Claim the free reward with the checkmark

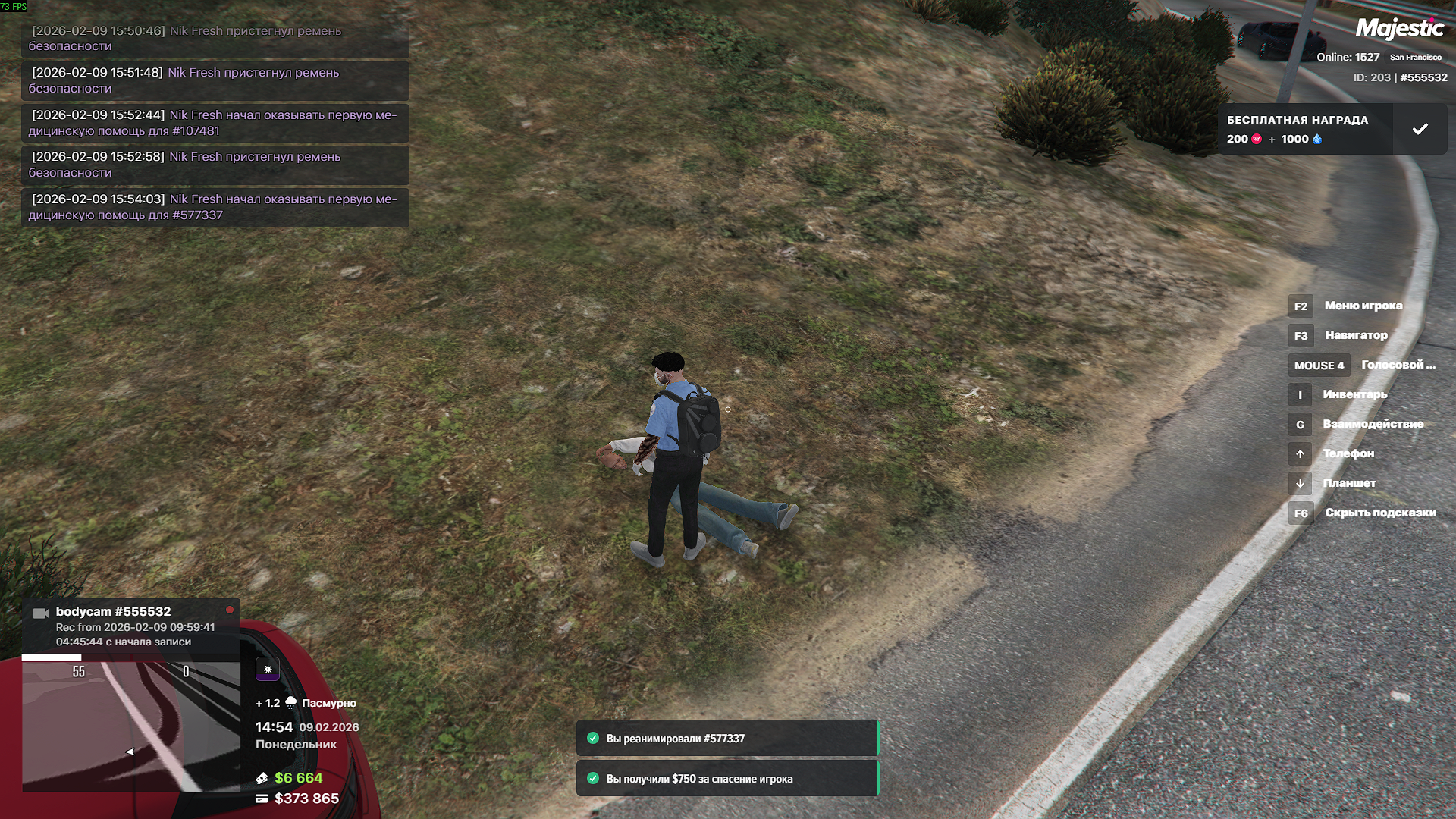(1420, 130)
